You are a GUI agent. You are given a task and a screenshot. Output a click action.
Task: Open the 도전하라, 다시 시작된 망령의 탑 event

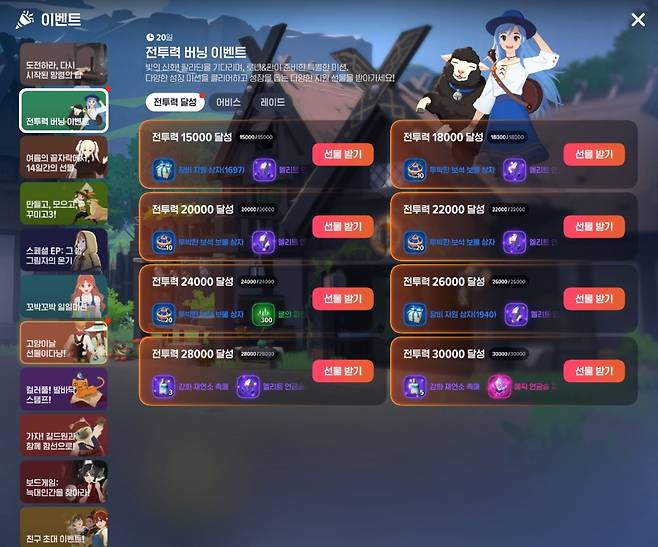62,64
